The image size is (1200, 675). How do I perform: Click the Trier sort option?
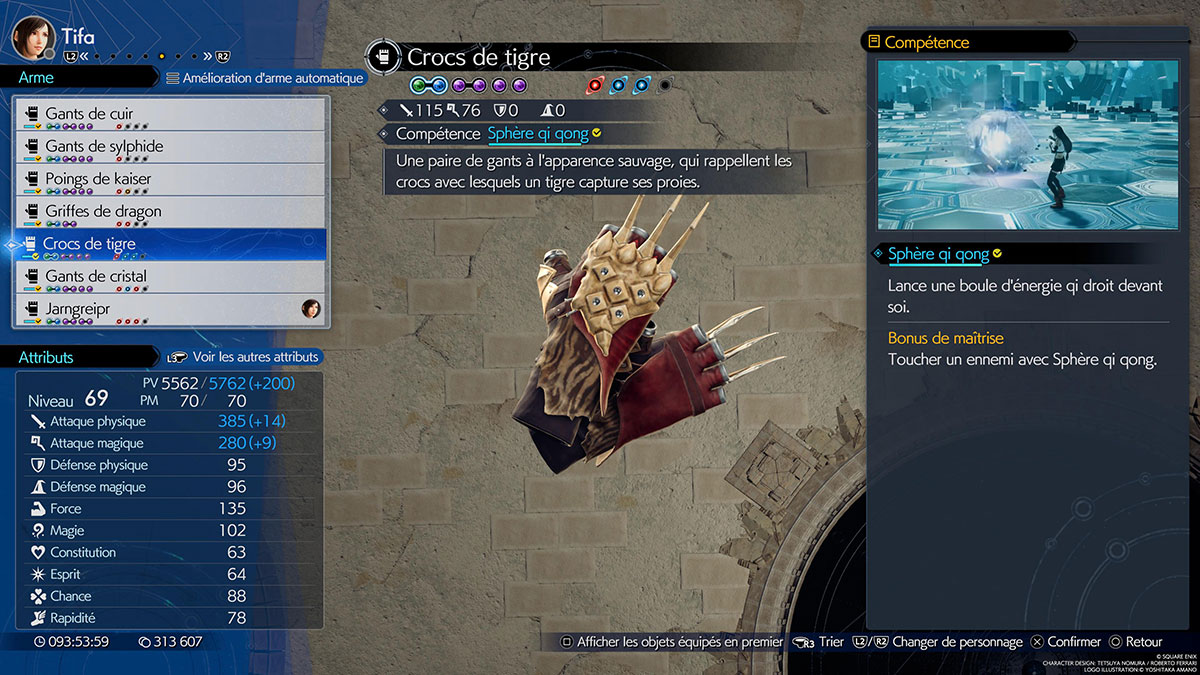point(819,642)
